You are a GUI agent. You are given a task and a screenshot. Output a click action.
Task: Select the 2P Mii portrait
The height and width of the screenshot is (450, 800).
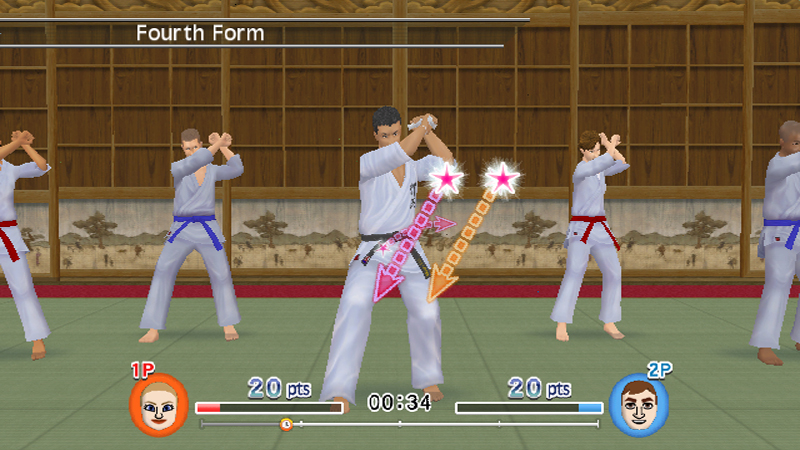pyautogui.click(x=639, y=404)
